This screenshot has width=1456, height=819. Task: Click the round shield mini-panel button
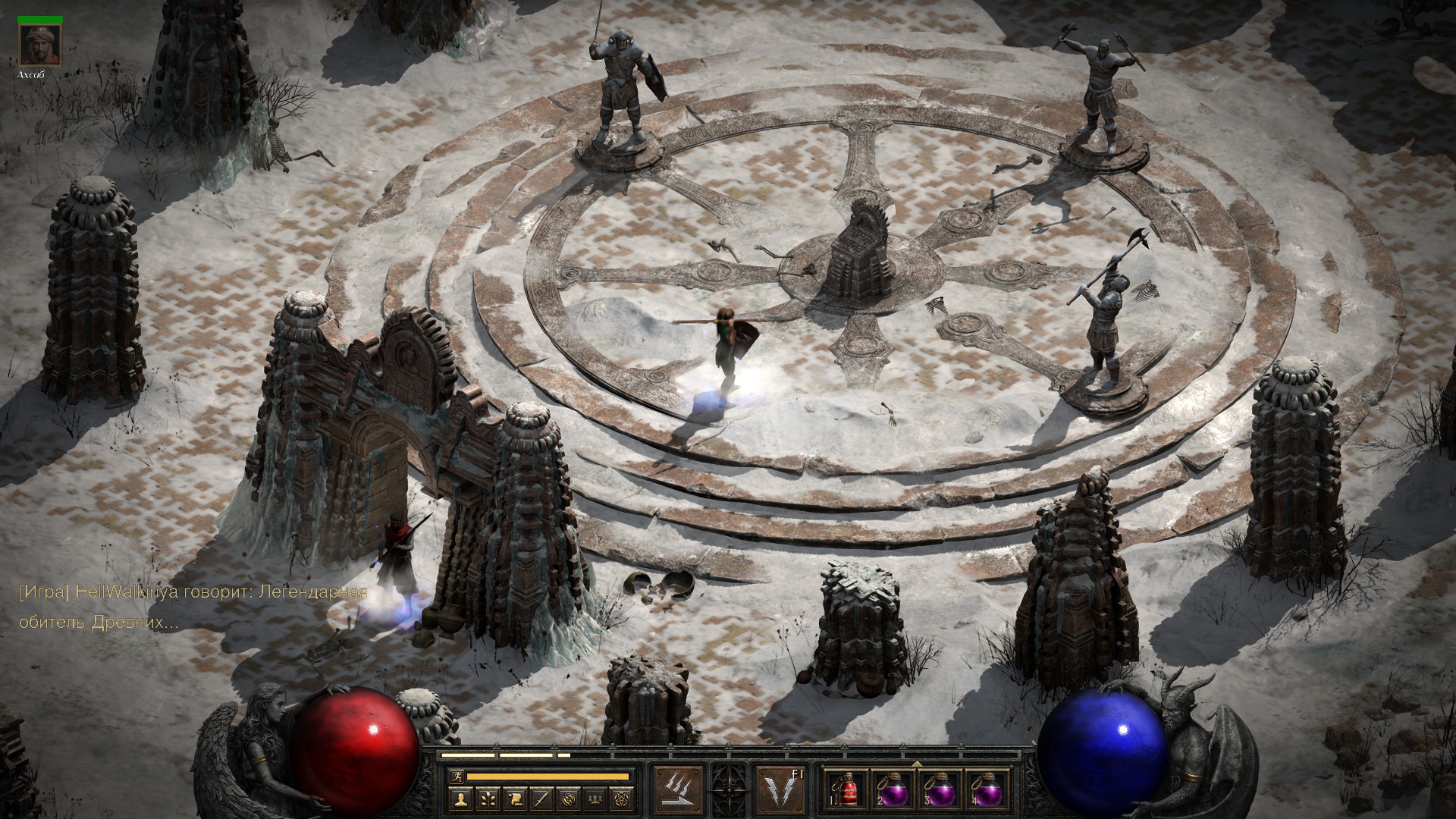point(569,798)
